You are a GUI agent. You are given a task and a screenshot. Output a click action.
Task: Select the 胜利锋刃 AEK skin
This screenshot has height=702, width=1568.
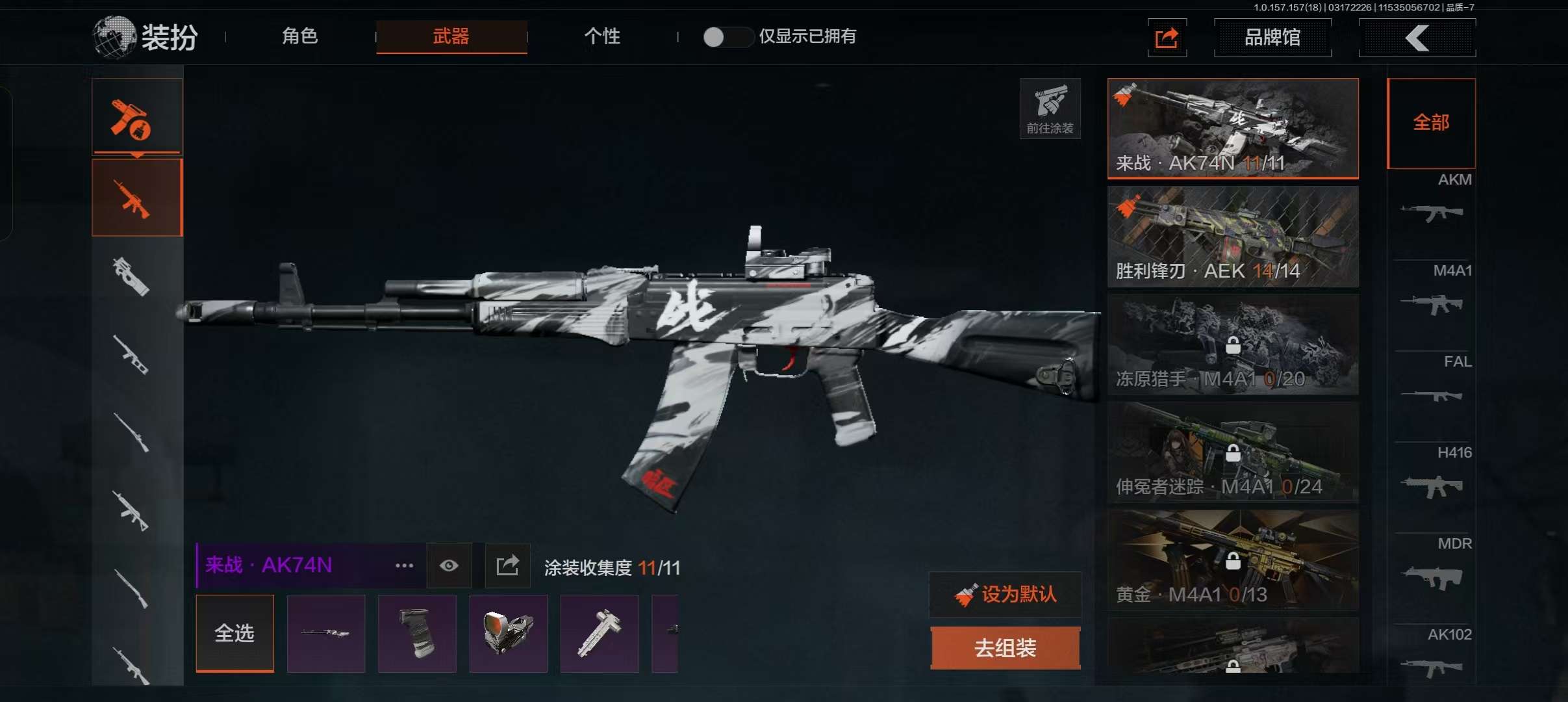(1232, 237)
